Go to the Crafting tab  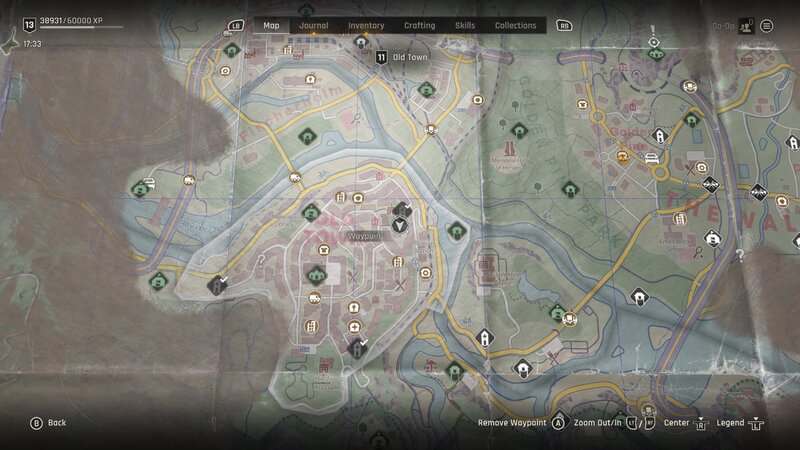[x=419, y=25]
